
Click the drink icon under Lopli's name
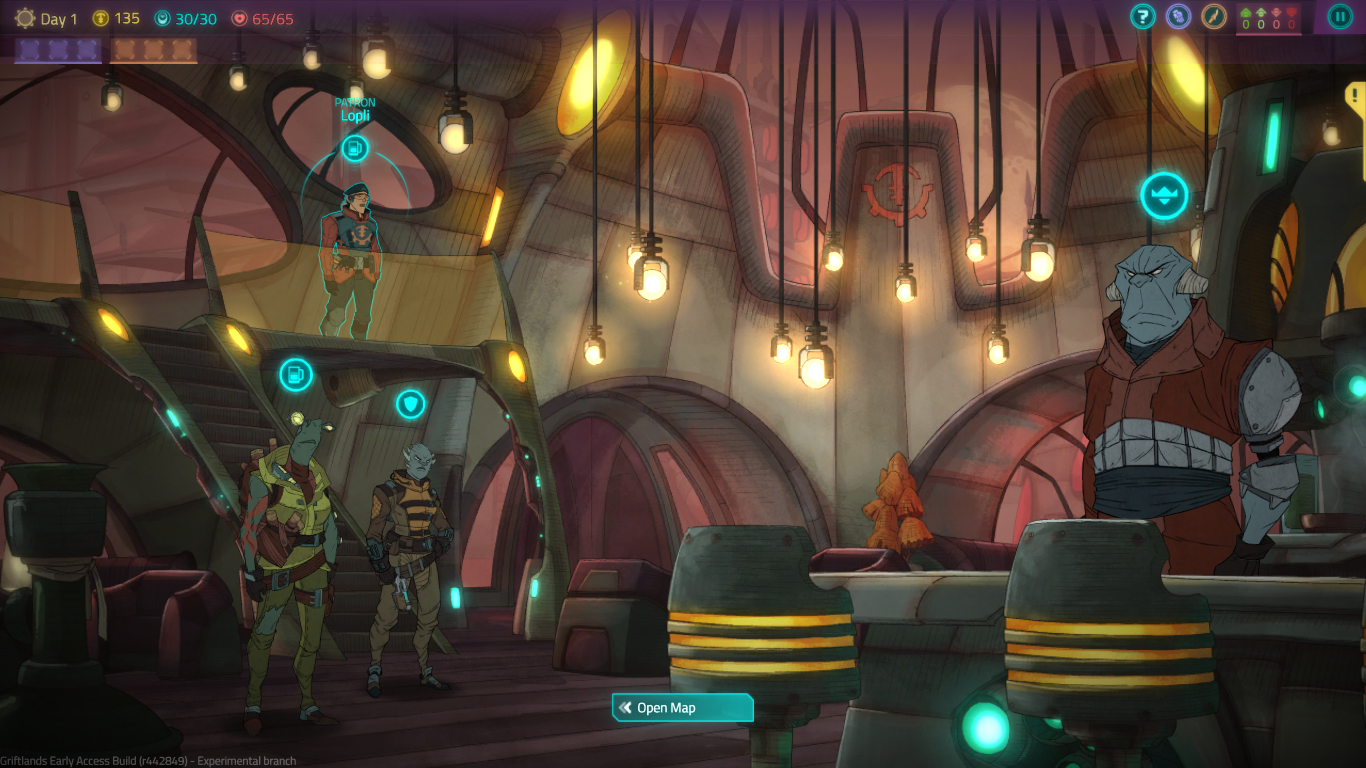tap(355, 149)
